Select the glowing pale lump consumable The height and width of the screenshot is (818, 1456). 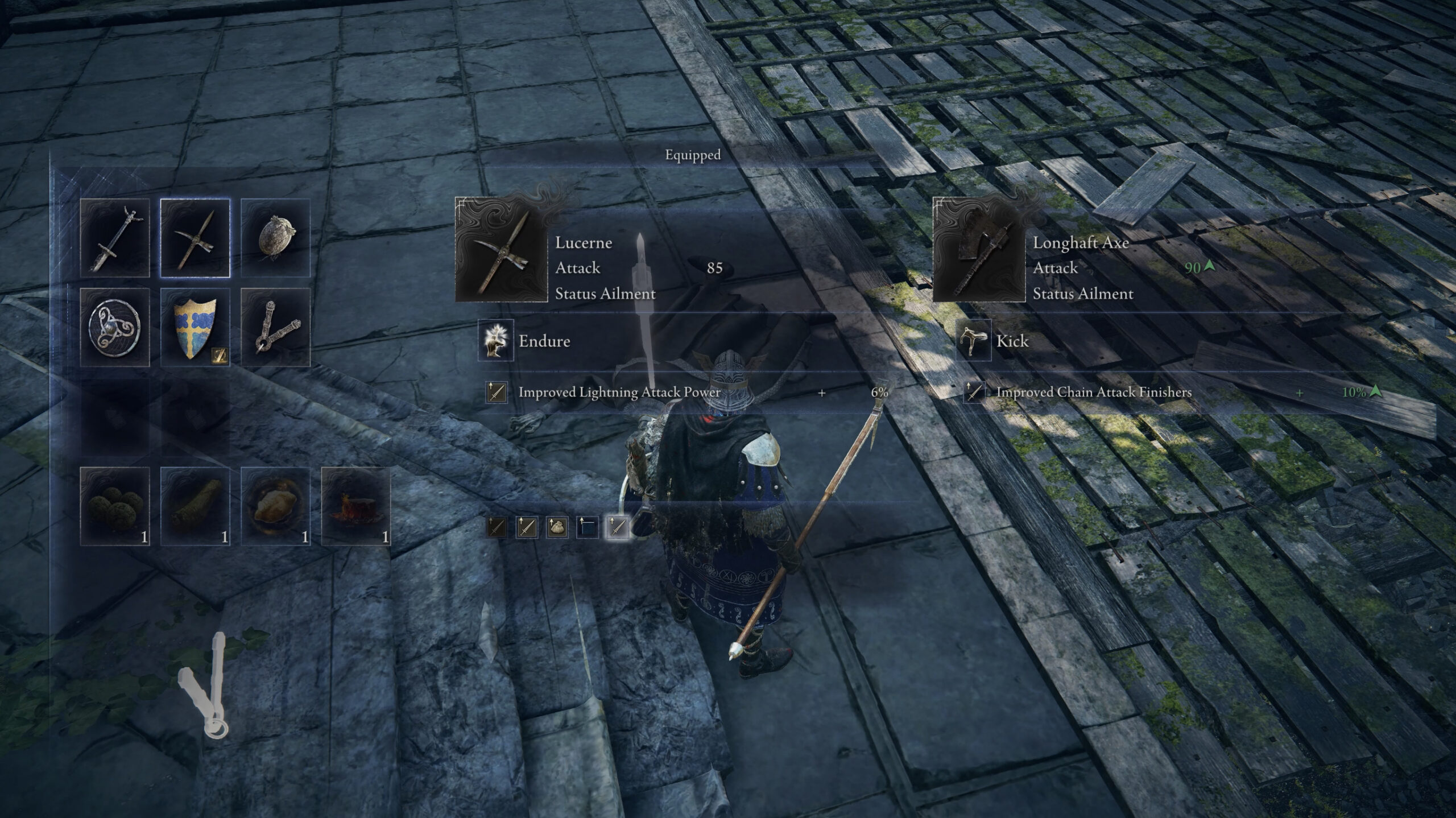(275, 506)
